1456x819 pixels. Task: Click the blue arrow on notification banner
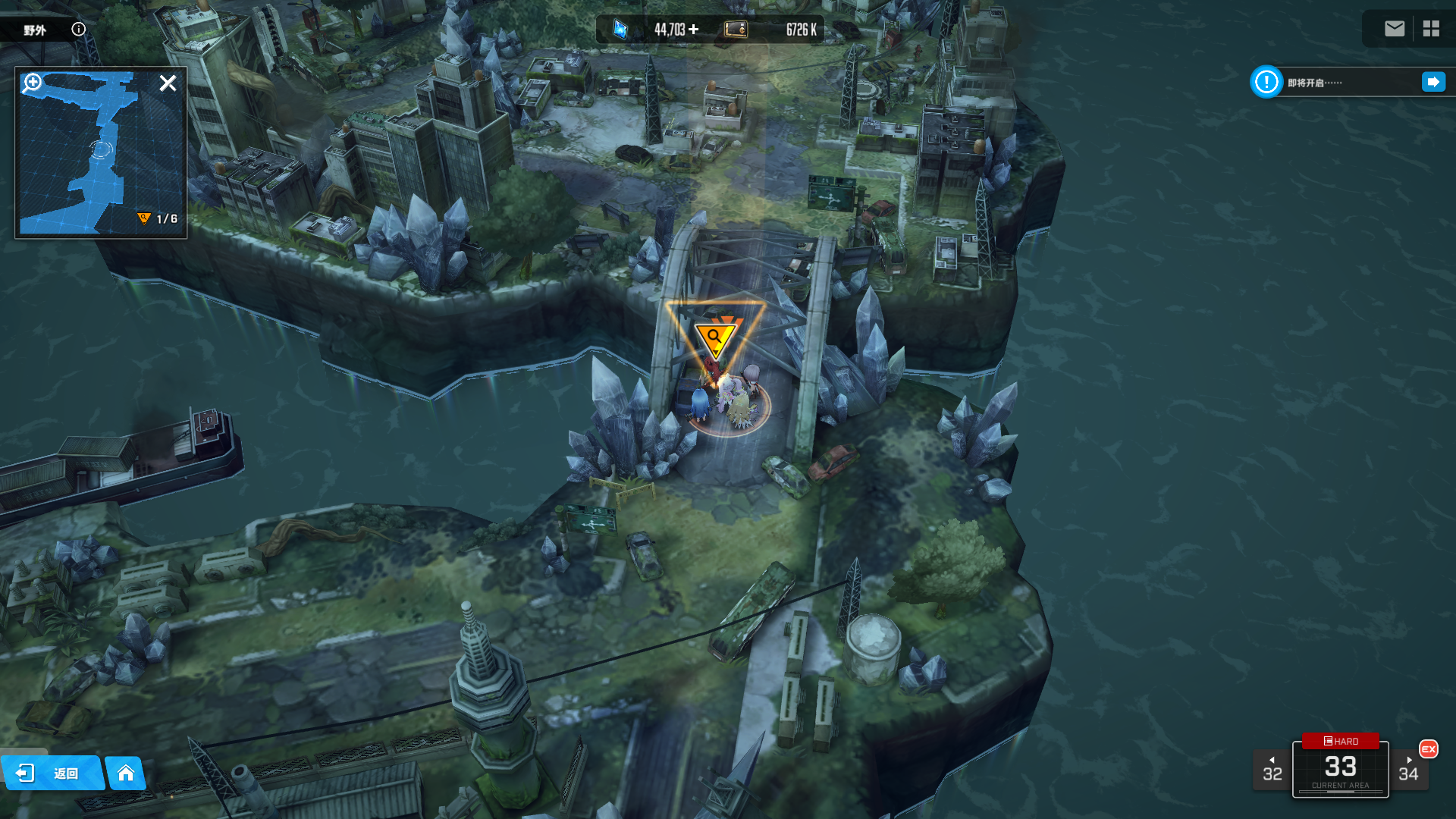(x=1433, y=82)
